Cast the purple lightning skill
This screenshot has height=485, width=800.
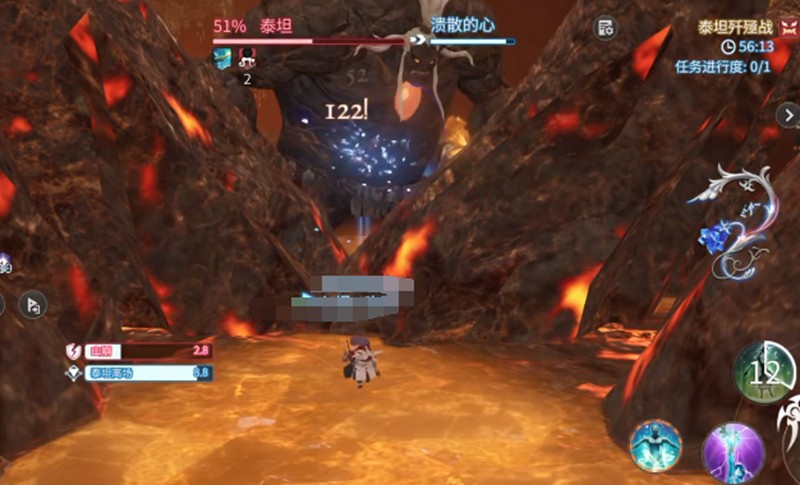click(733, 451)
